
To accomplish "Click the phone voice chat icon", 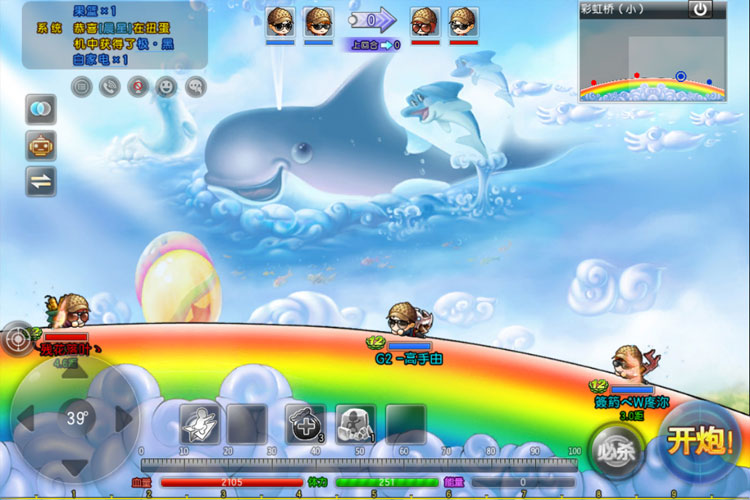I will tap(109, 86).
